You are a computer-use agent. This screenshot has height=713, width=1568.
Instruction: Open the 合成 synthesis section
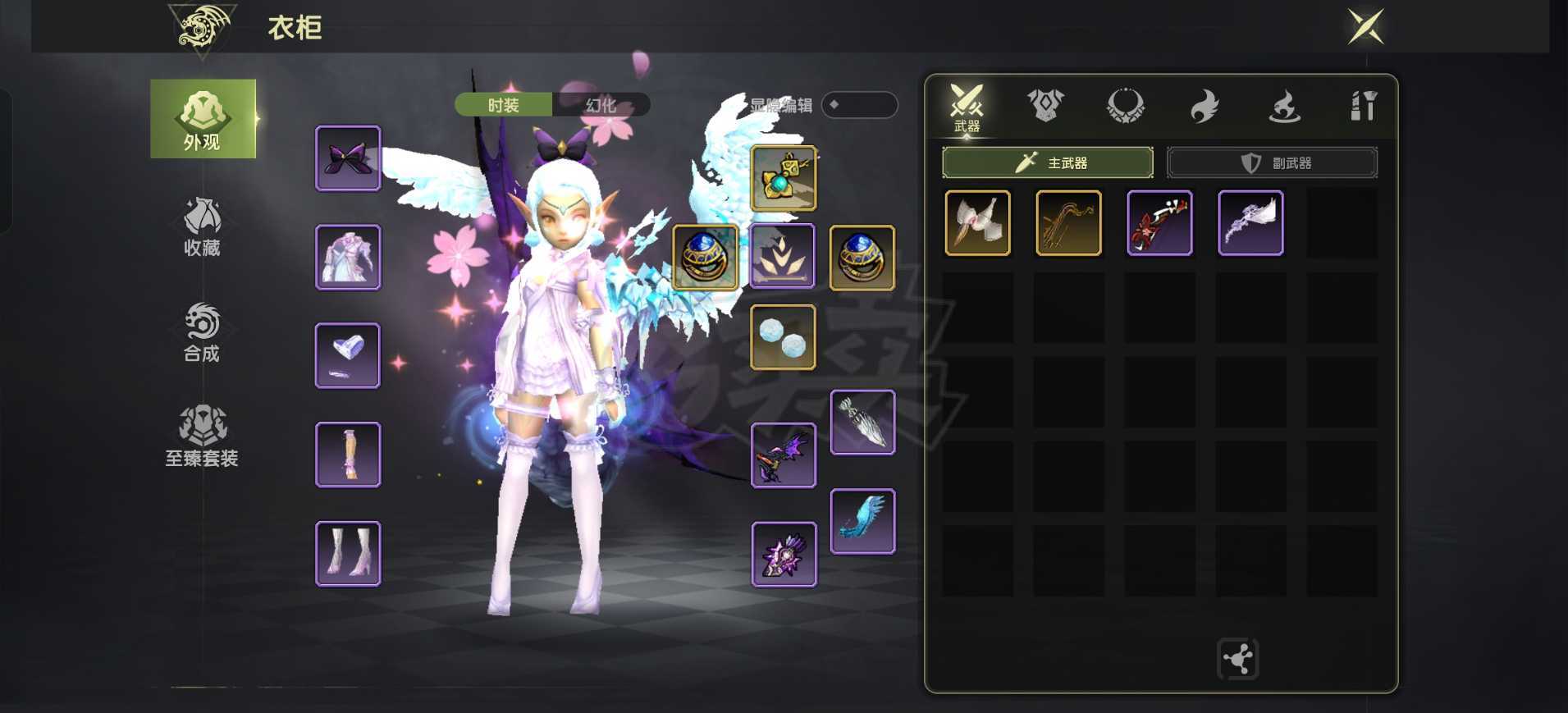(203, 331)
